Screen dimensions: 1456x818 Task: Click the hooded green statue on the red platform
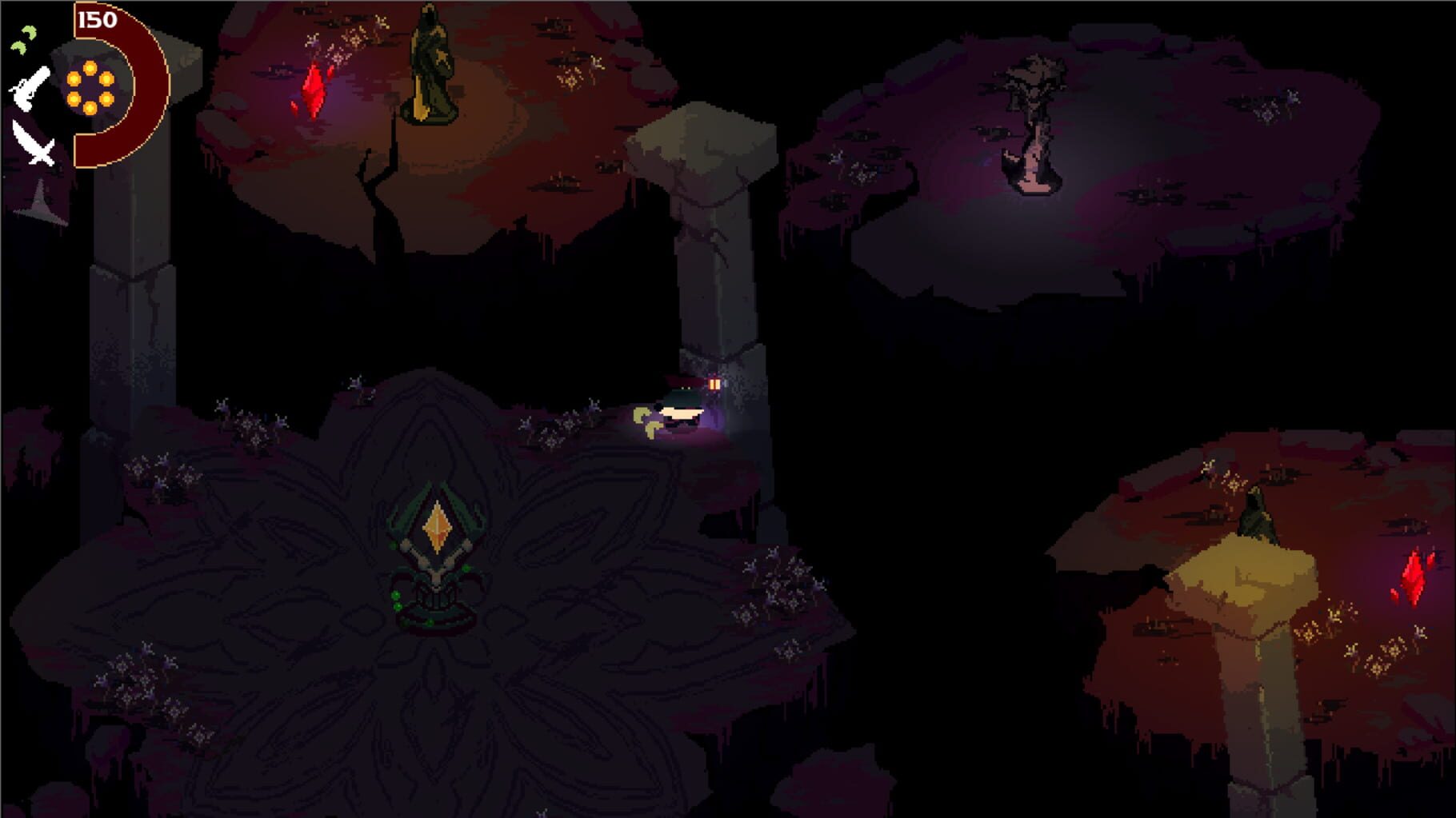(x=430, y=64)
